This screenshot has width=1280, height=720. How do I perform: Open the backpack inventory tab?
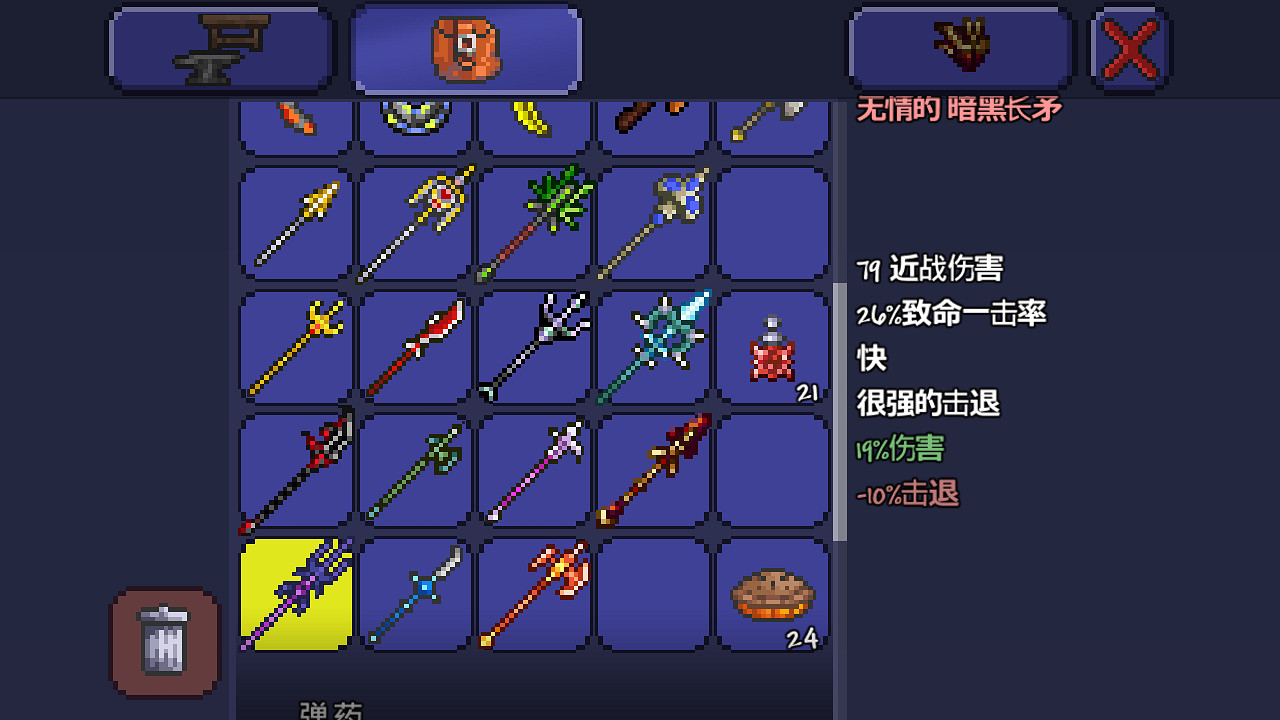click(465, 46)
